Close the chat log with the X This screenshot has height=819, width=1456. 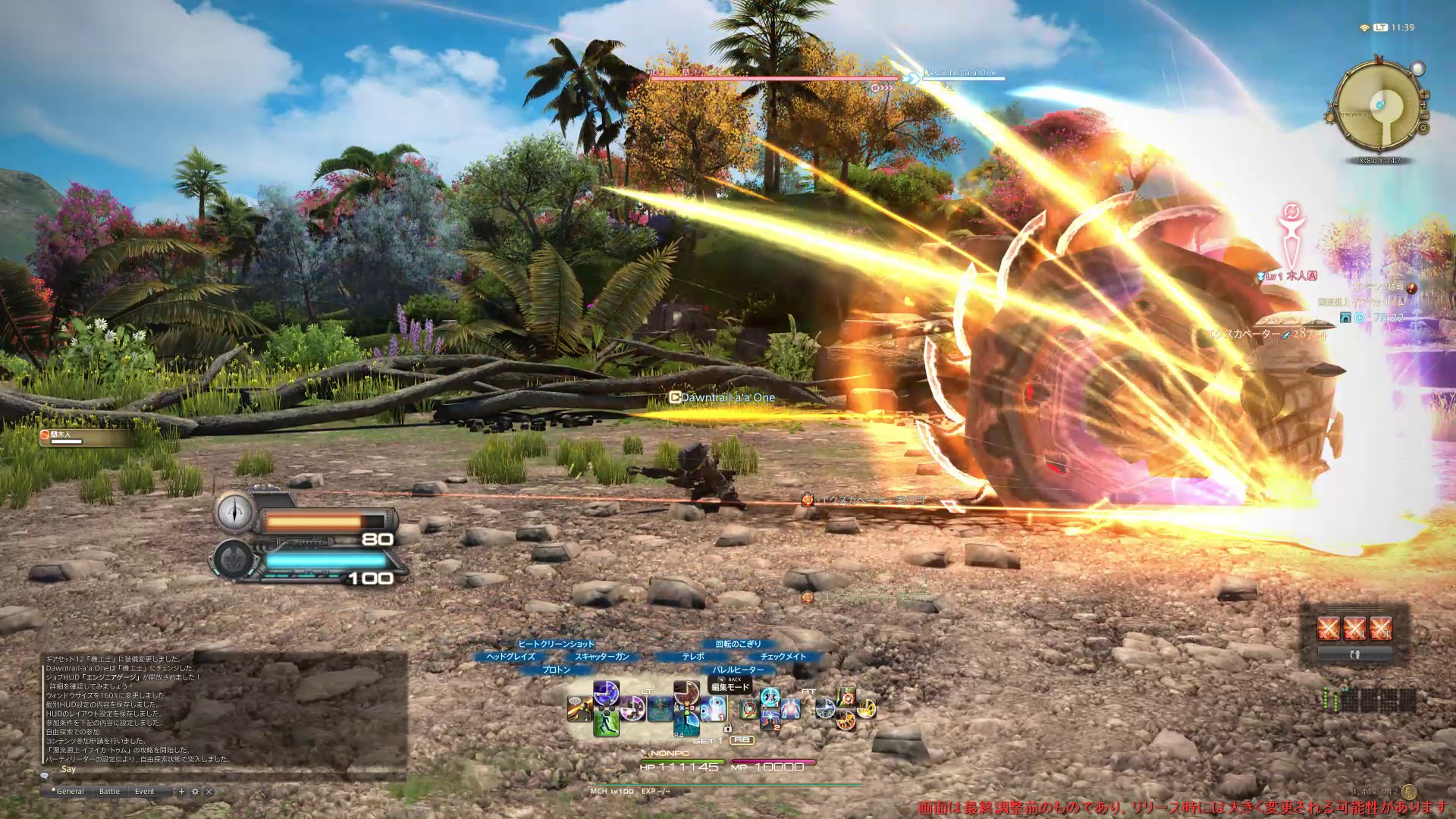click(x=209, y=791)
